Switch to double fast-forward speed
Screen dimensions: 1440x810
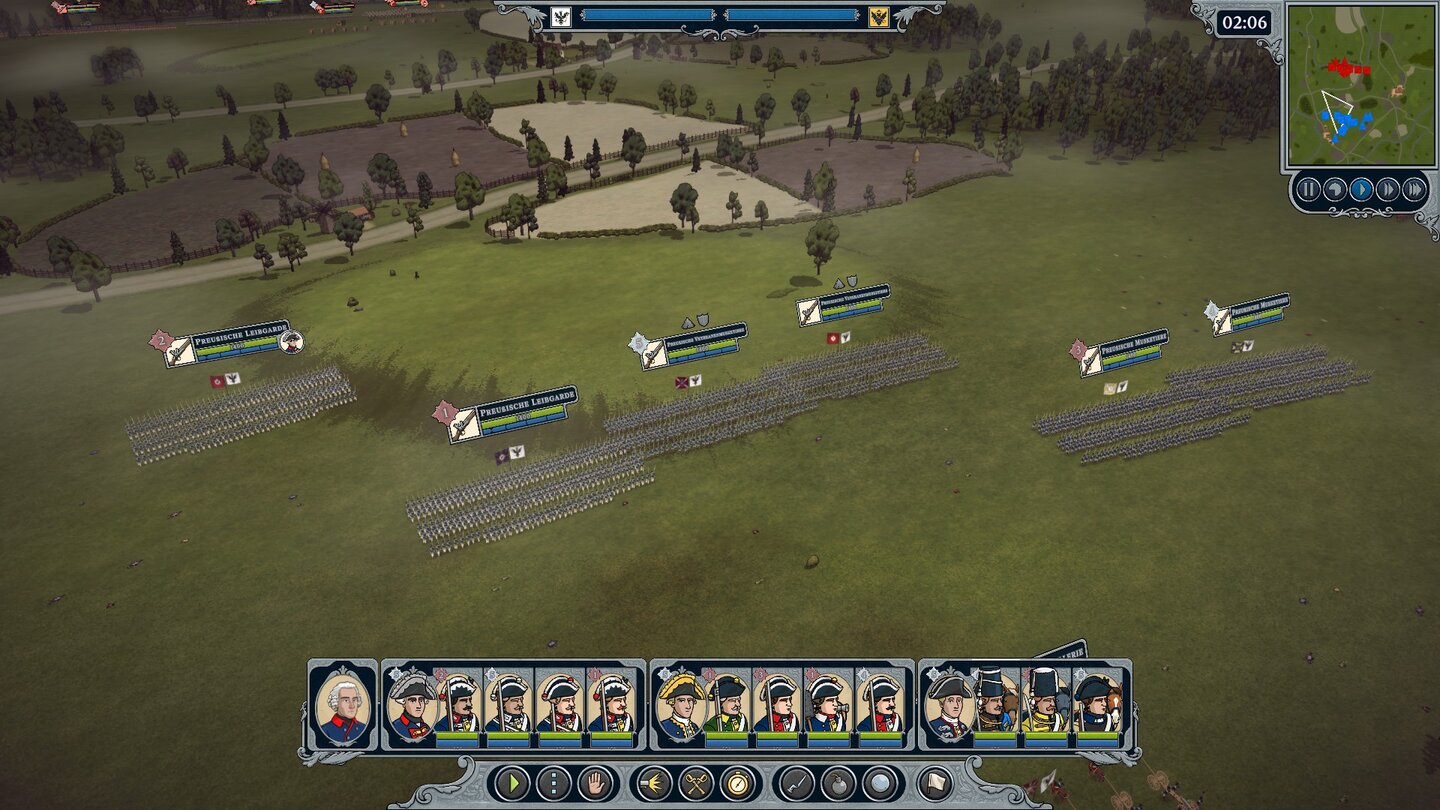click(1388, 189)
